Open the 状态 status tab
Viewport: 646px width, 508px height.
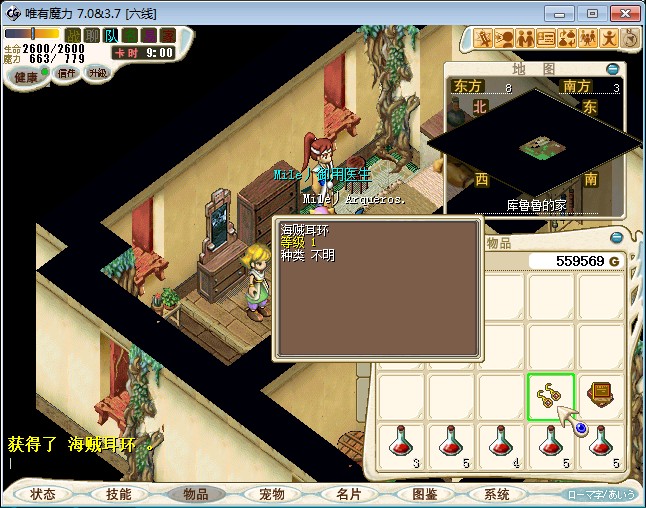43,494
